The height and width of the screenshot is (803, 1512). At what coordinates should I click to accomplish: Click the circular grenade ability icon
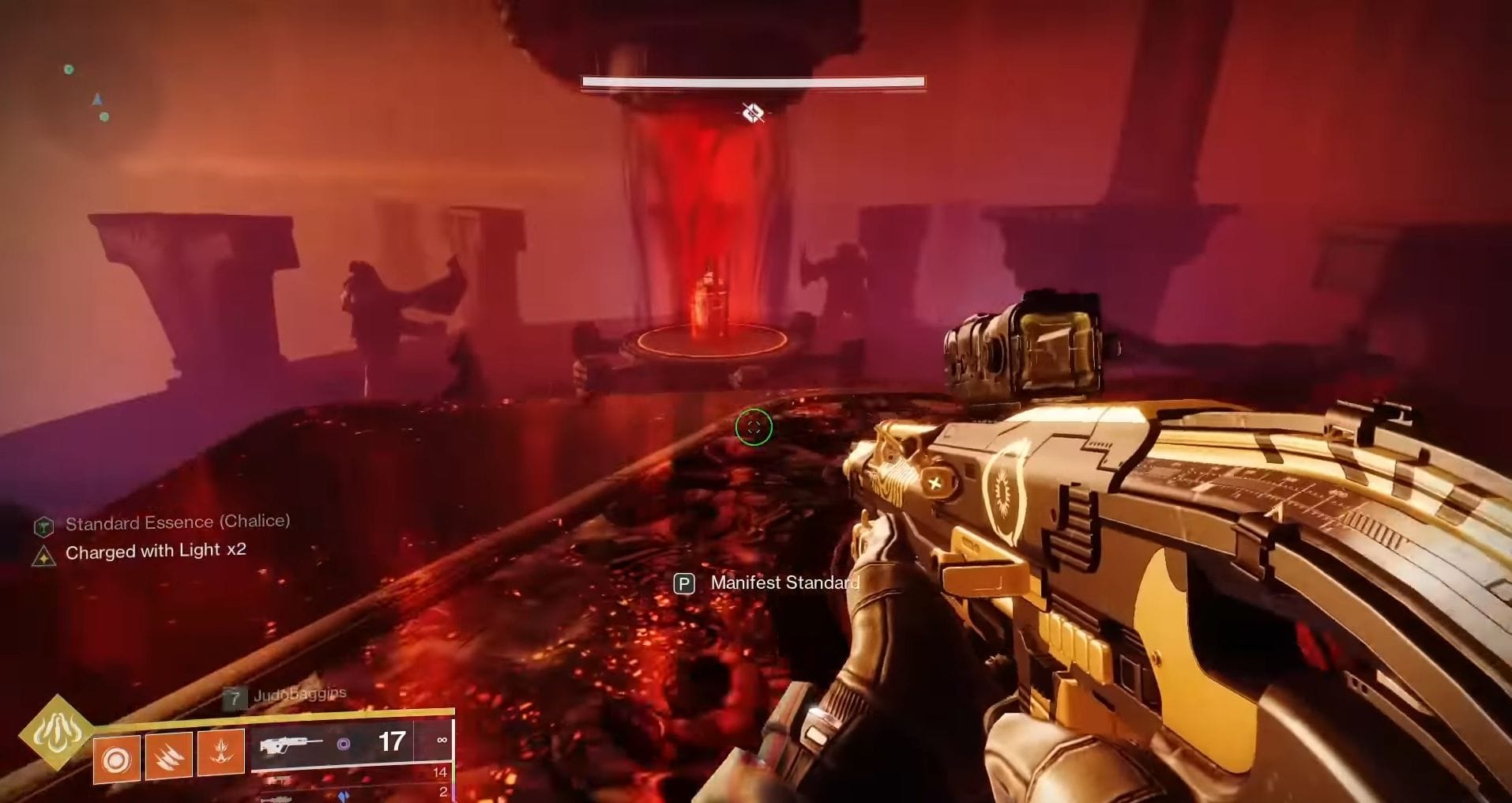tap(115, 760)
